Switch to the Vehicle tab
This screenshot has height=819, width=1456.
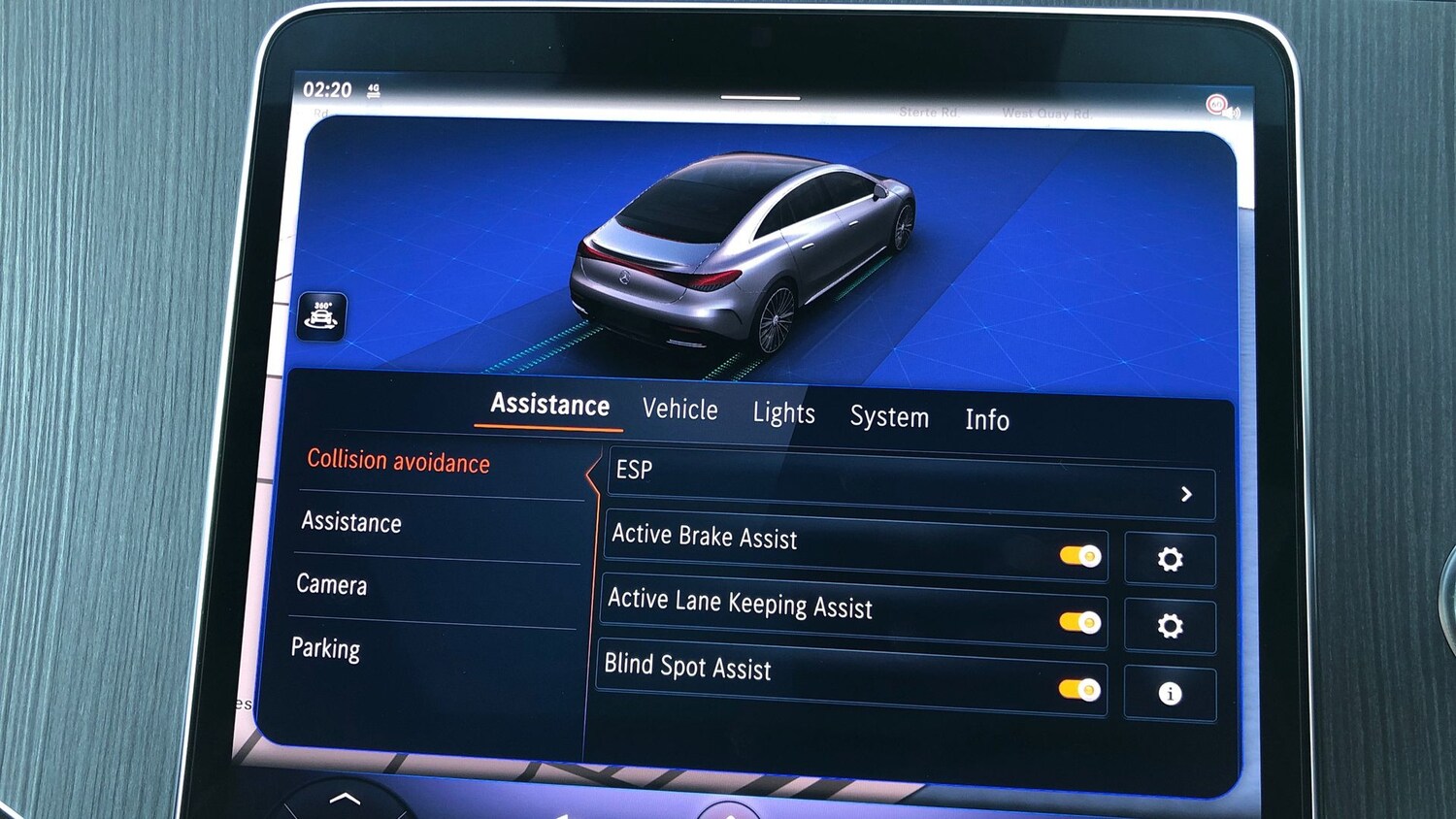(680, 410)
